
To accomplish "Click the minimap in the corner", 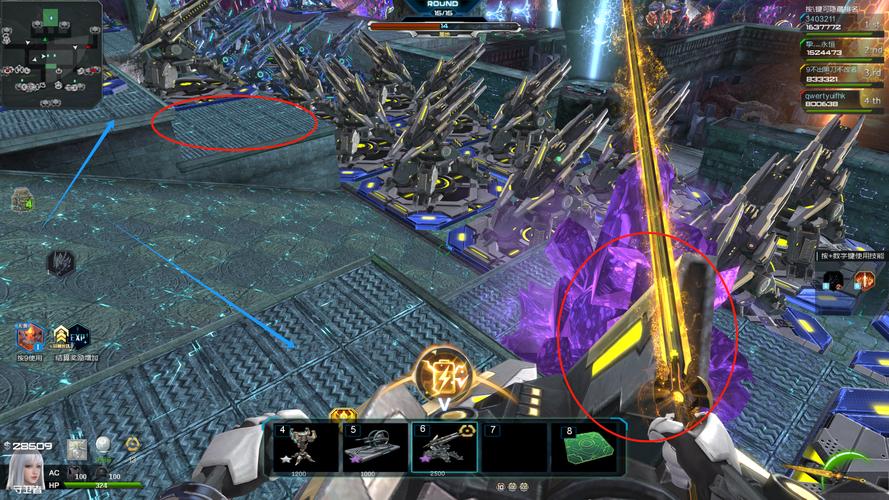I will click(x=51, y=55).
